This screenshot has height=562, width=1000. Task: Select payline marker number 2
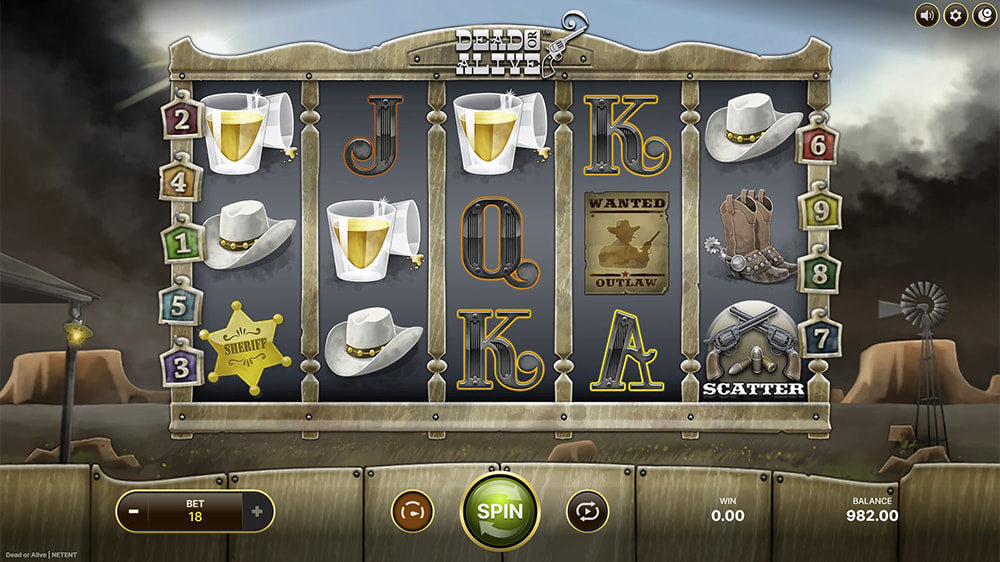click(182, 120)
